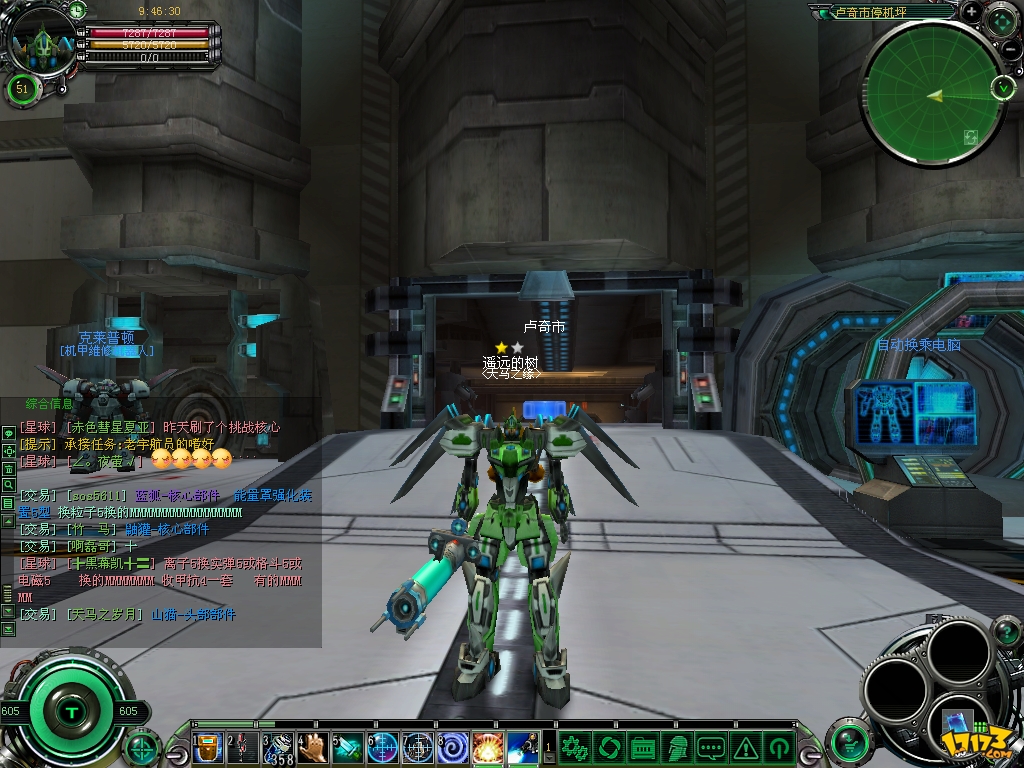Open the helmet character menu button
The image size is (1024, 768).
pyautogui.click(x=677, y=747)
